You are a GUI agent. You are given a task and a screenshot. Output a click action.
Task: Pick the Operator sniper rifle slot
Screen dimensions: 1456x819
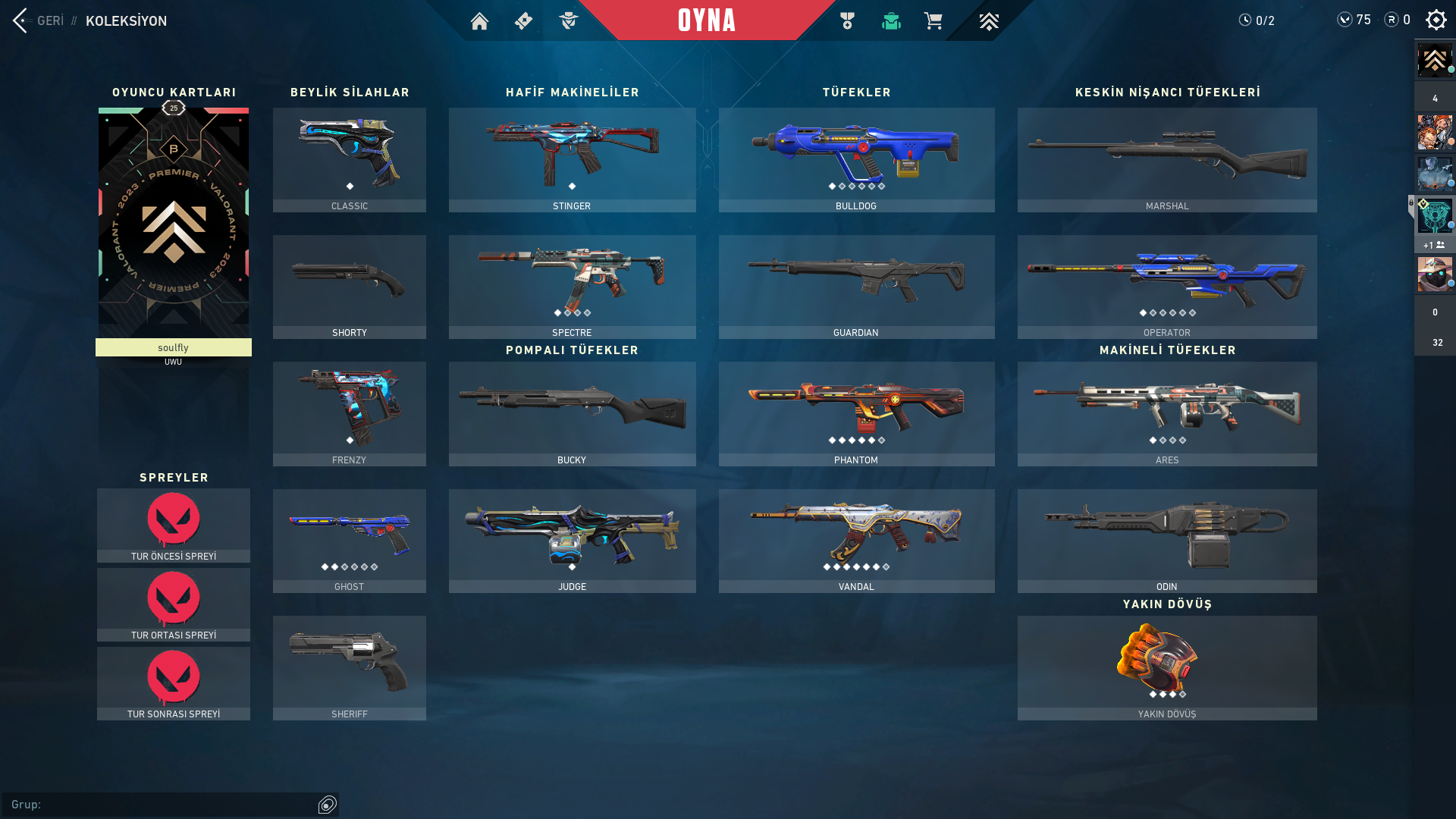[1167, 287]
